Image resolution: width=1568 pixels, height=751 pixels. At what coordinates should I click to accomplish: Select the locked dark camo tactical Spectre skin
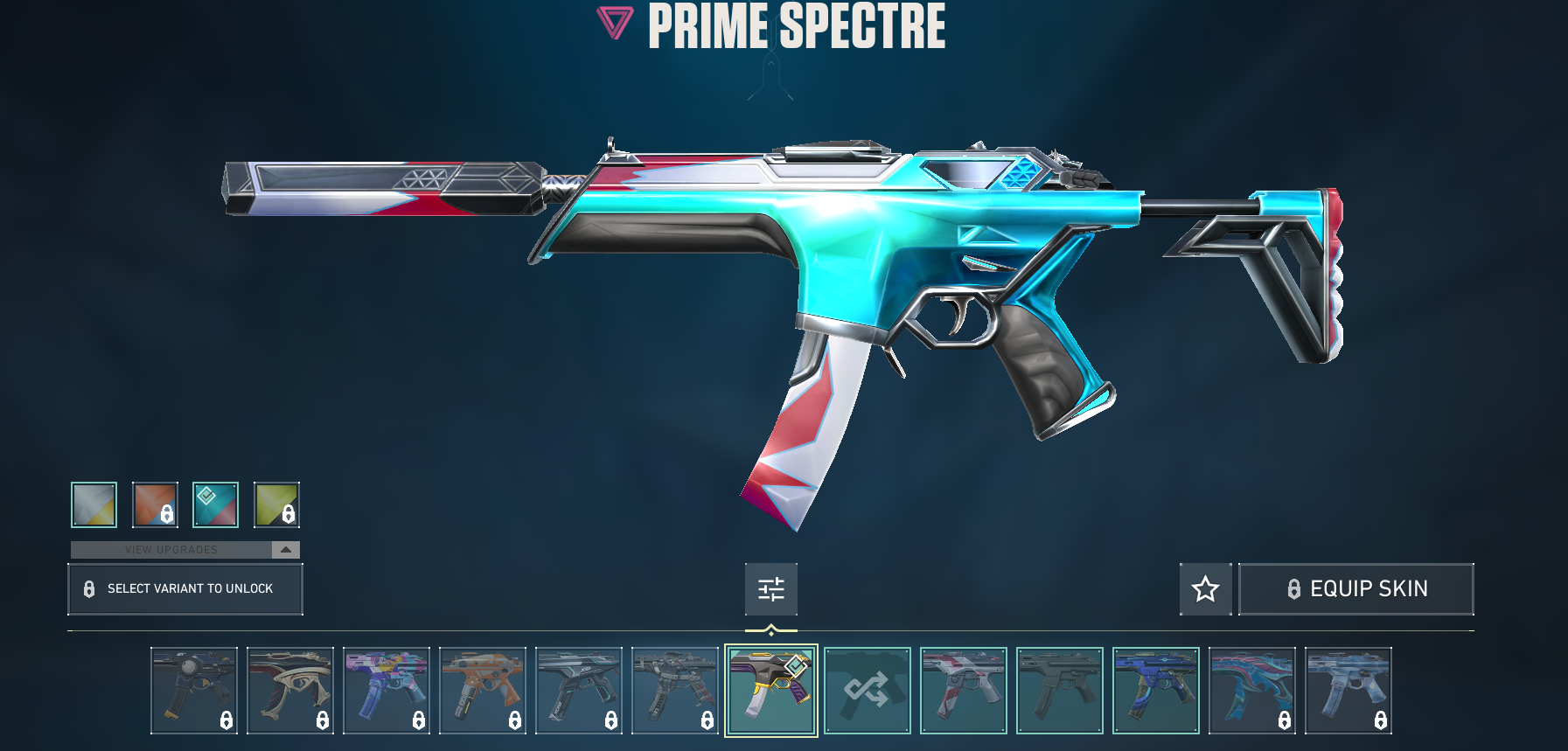coord(674,690)
